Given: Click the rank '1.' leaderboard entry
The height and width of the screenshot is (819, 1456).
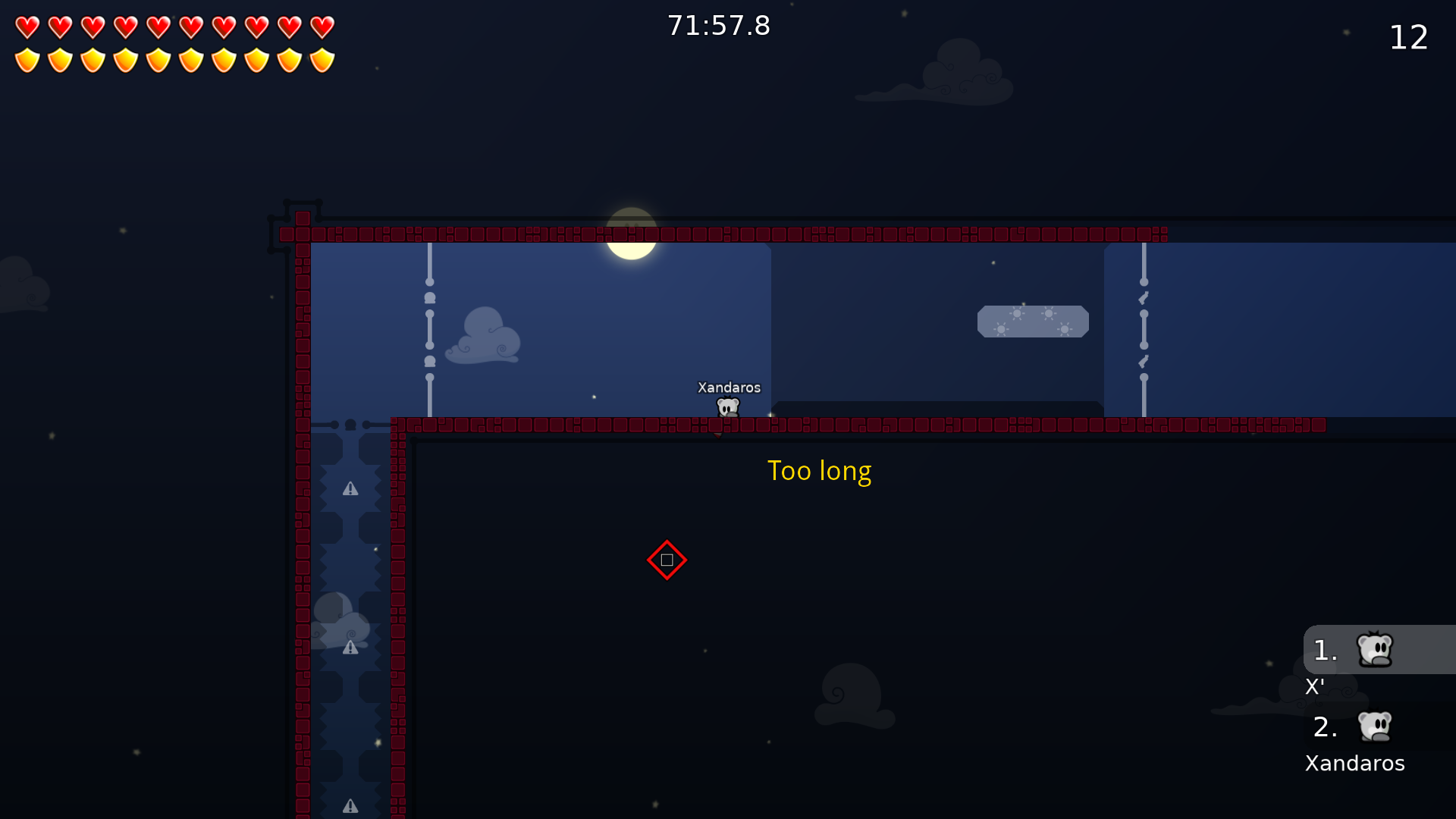Looking at the screenshot, I should point(1326,651).
